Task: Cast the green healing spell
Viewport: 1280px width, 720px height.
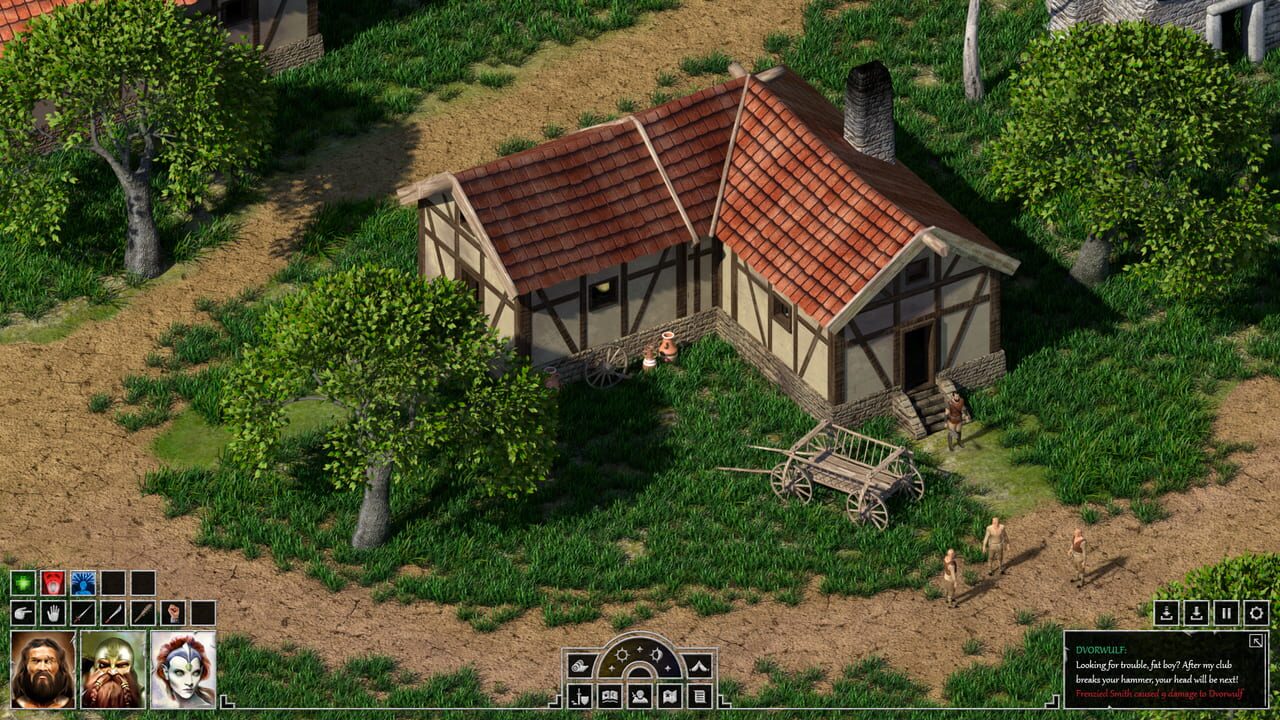Action: tap(23, 582)
